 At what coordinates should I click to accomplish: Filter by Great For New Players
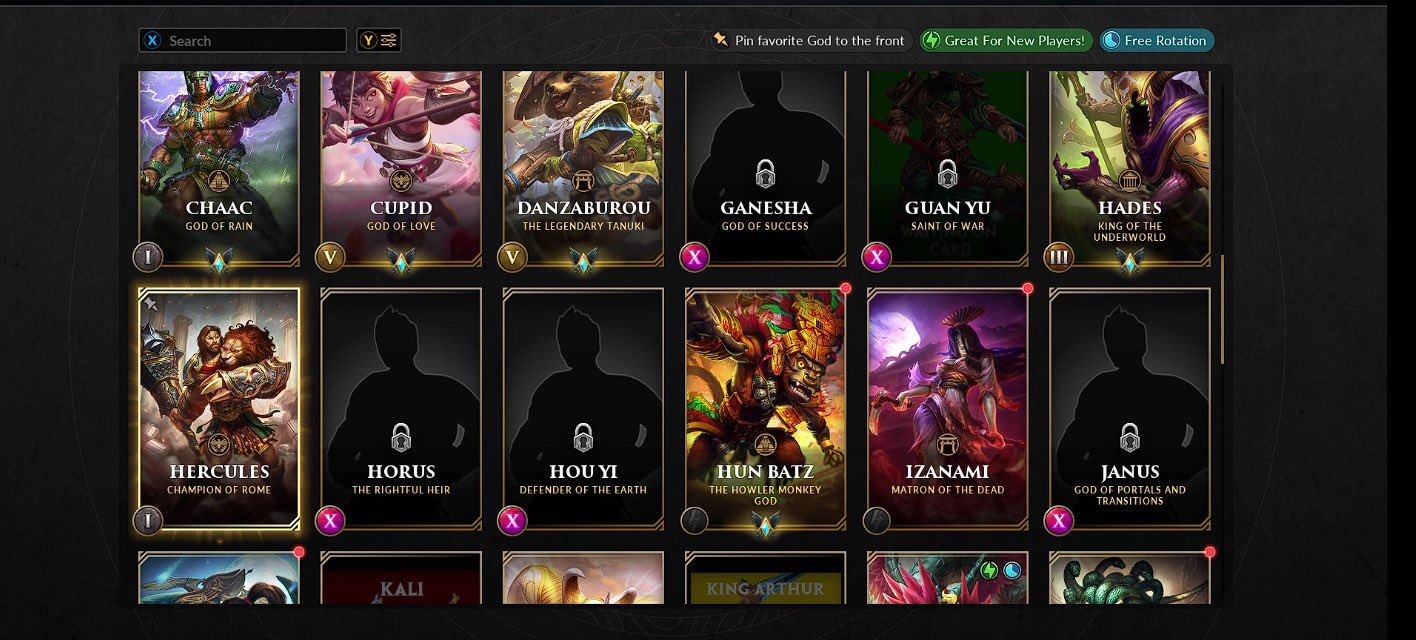[1004, 41]
